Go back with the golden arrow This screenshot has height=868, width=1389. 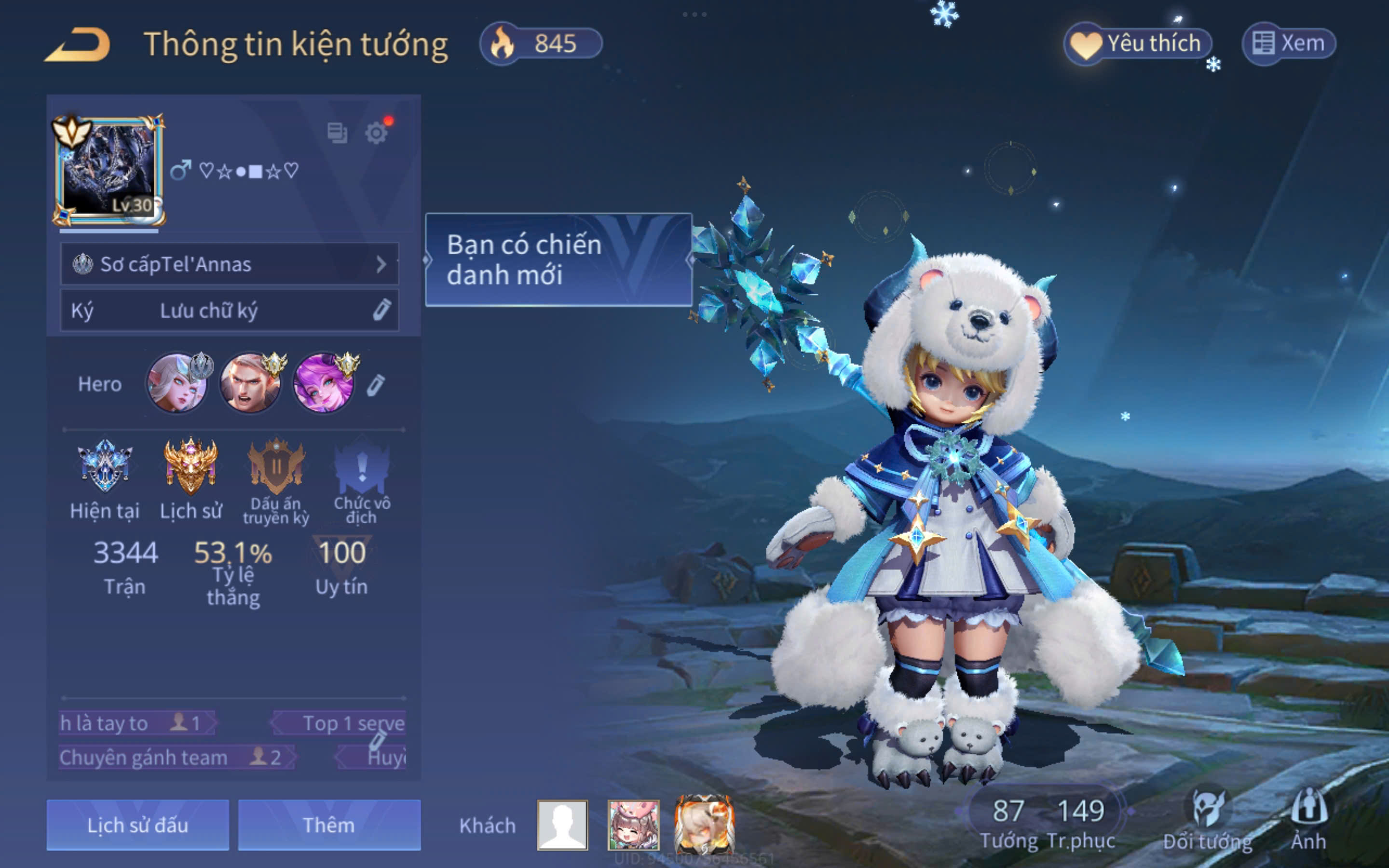pos(78,44)
